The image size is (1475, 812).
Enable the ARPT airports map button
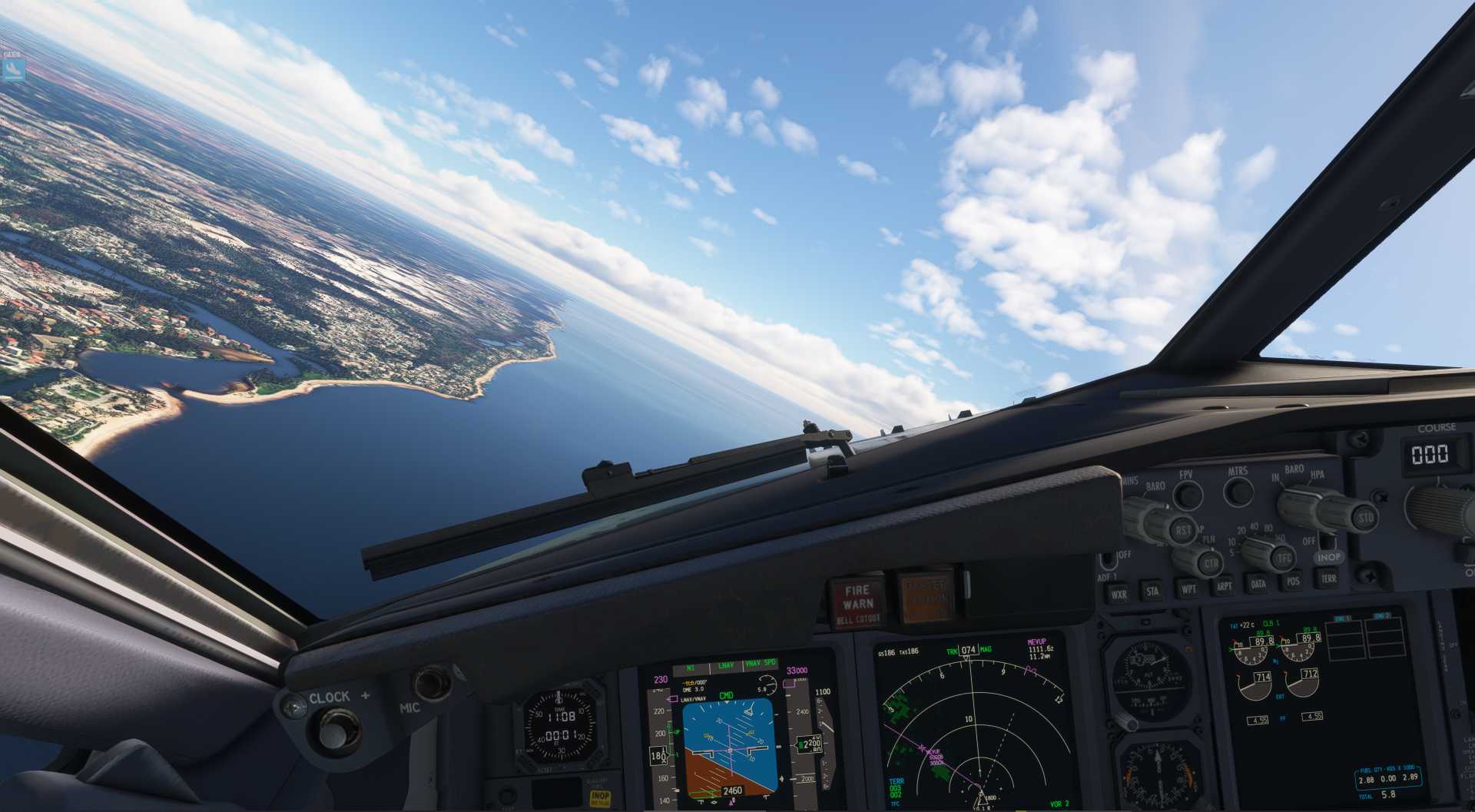[x=1224, y=586]
